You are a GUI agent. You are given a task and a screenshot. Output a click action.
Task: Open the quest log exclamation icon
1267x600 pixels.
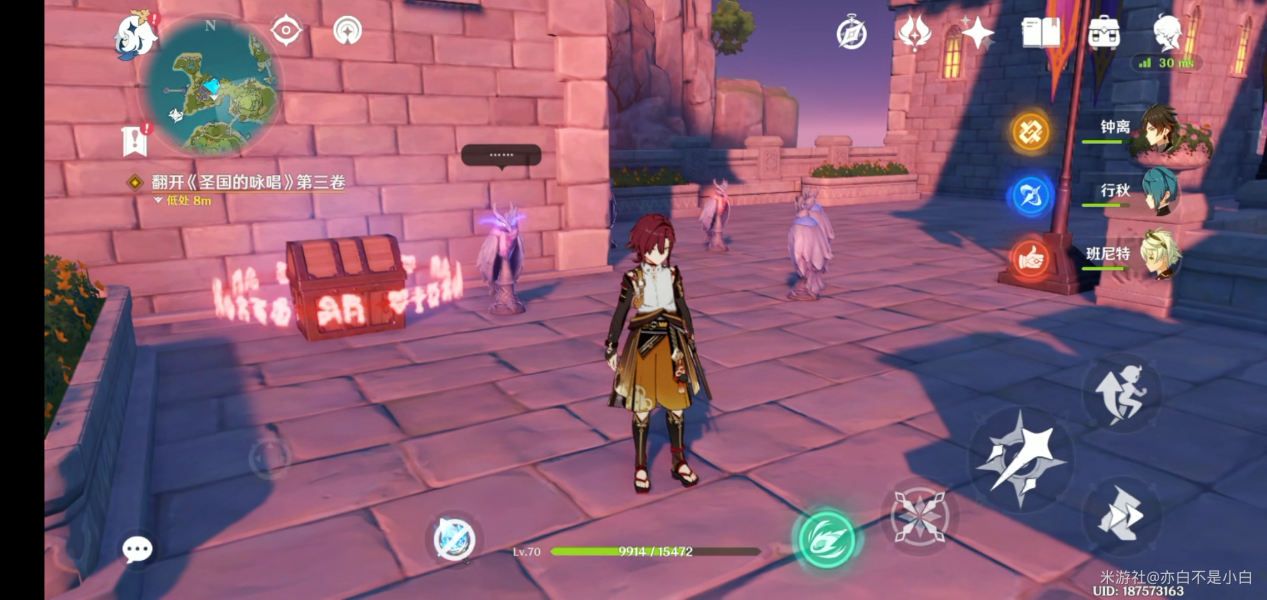pos(135,141)
